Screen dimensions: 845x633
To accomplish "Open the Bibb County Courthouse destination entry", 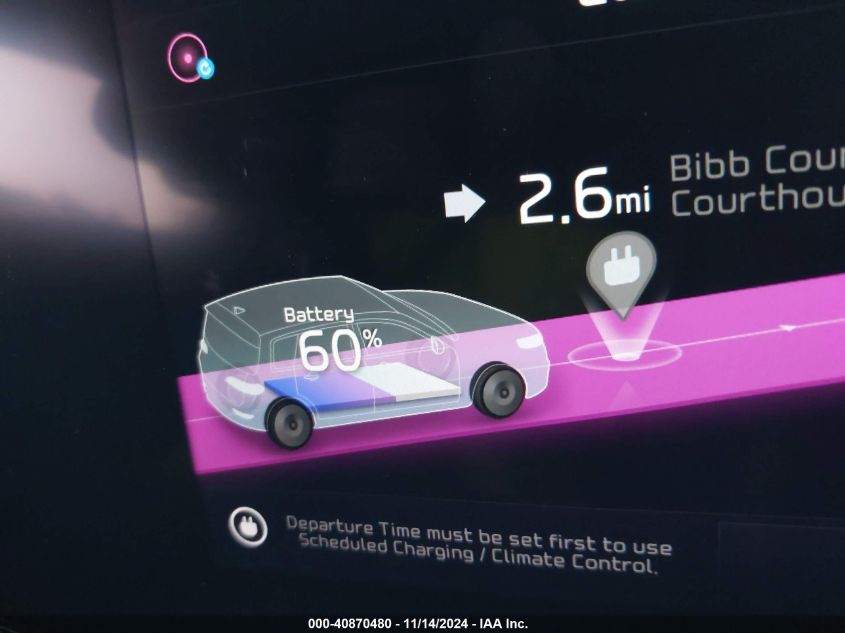I will point(755,182).
